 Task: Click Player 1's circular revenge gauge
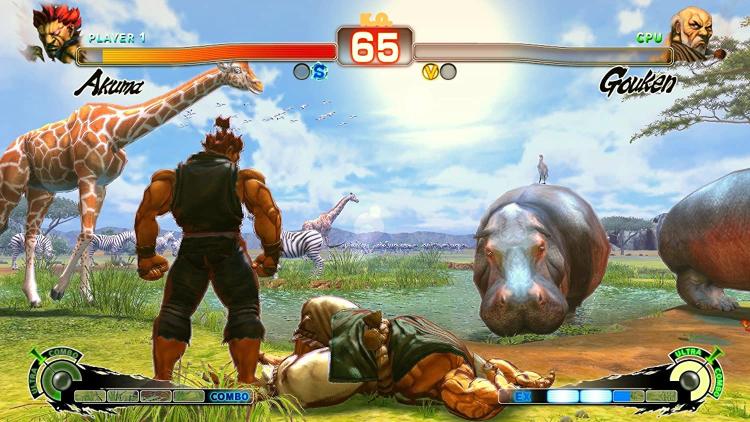62,380
